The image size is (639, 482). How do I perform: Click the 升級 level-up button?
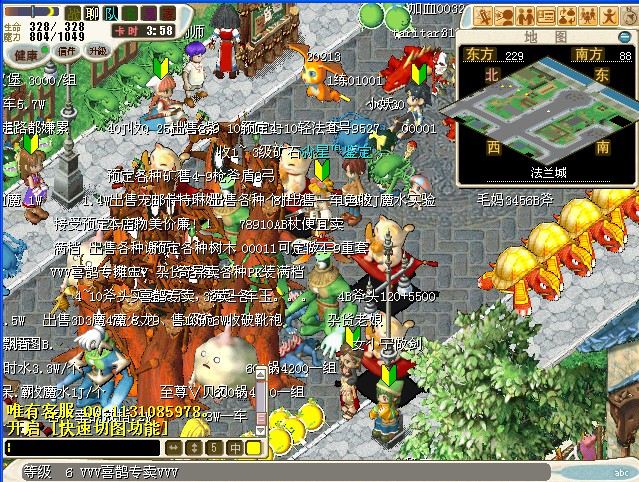point(98,50)
